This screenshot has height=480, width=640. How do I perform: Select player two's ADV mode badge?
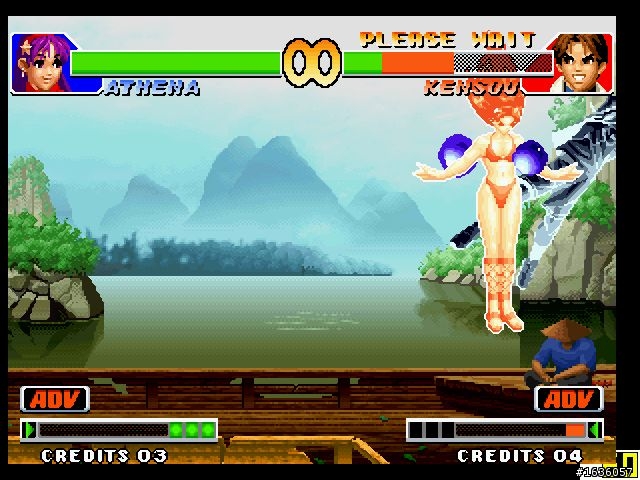569,399
